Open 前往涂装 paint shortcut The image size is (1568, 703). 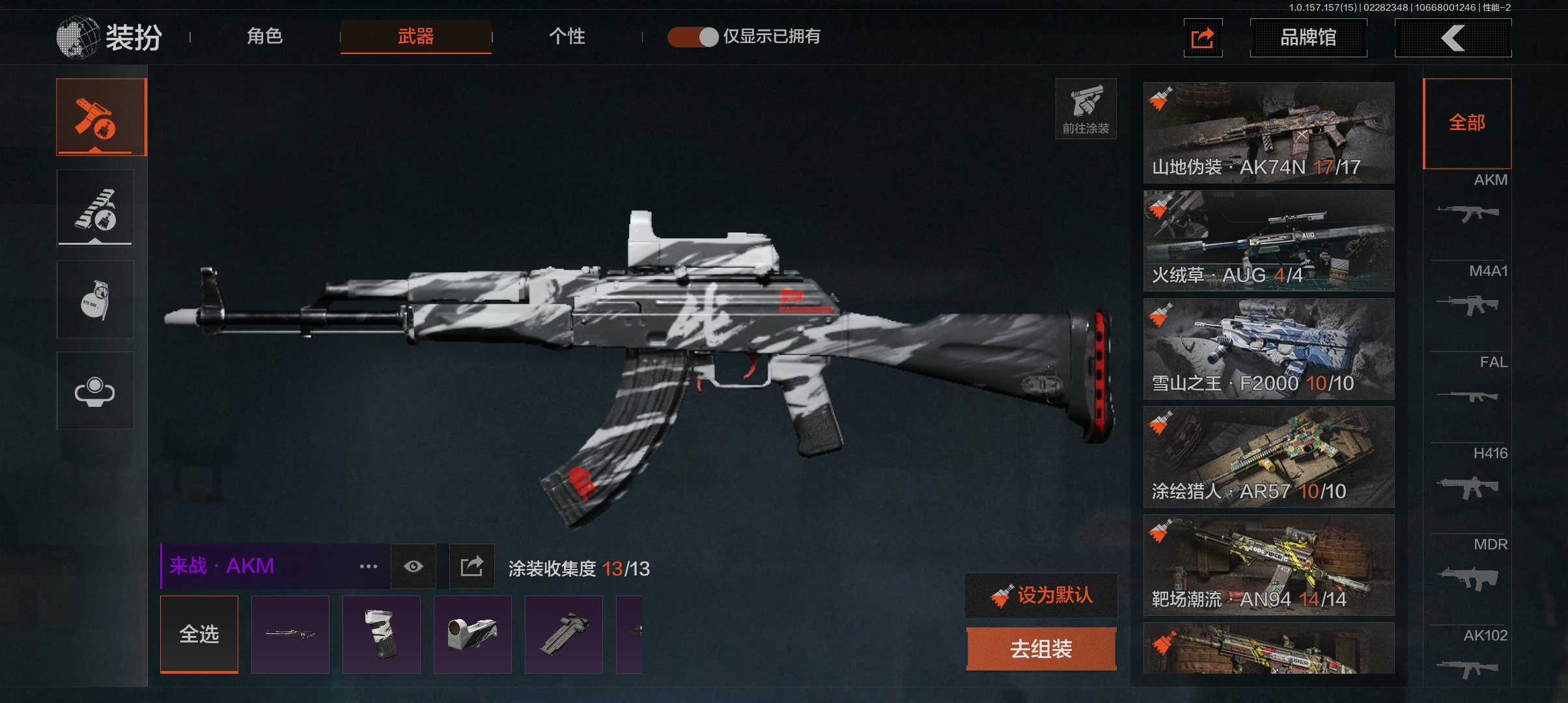tap(1085, 109)
